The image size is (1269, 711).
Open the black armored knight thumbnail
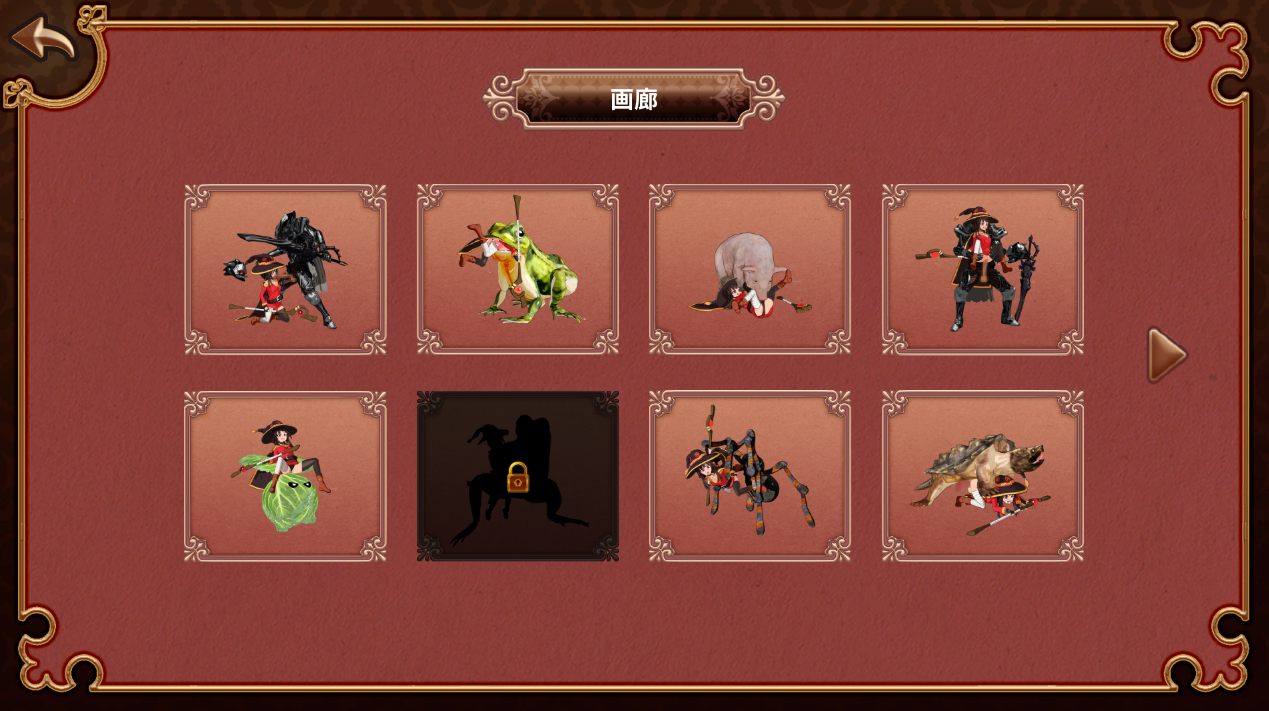coord(285,269)
